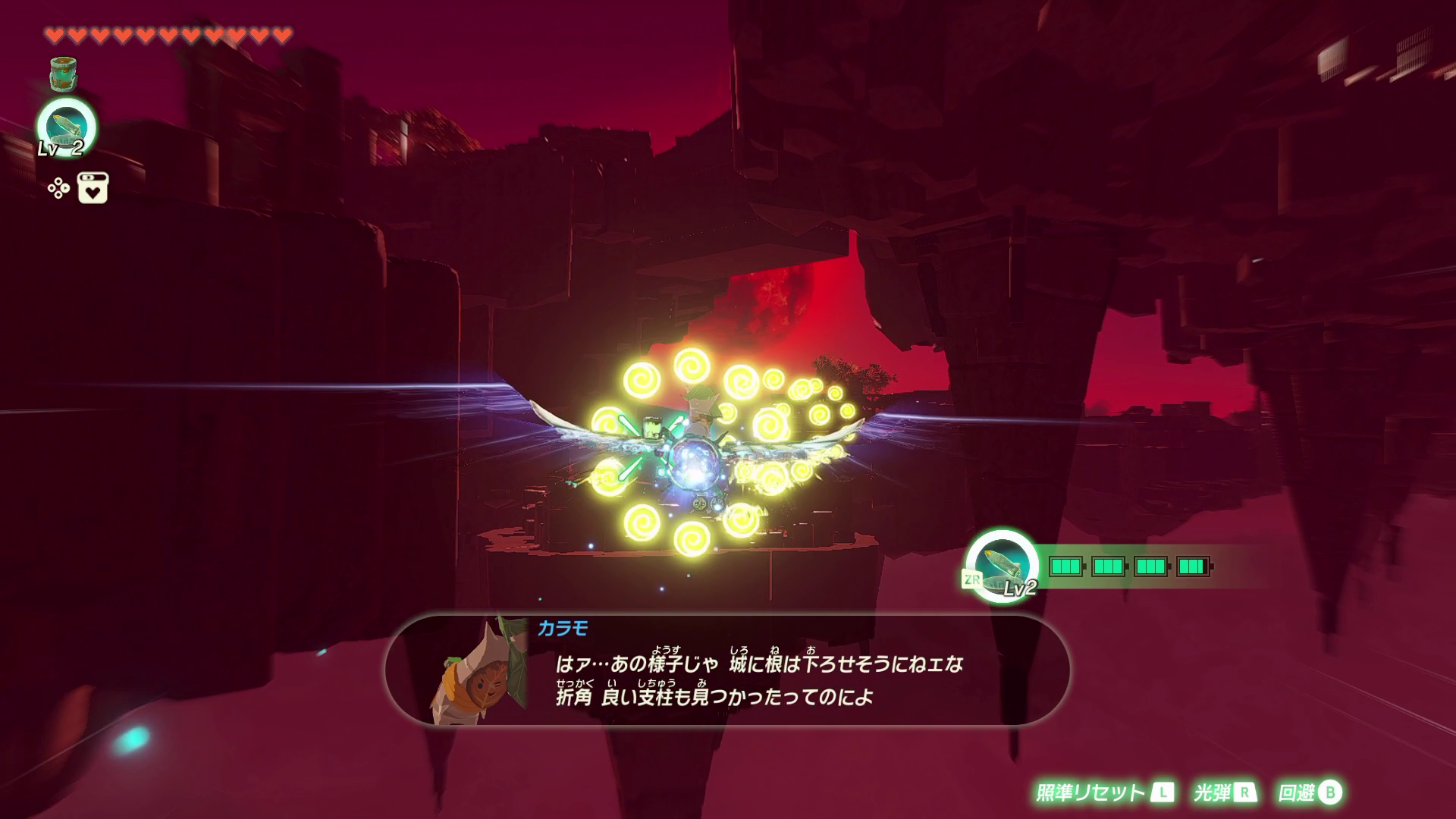Screen dimensions: 1456x819
Task: Activate the Lv2 weapon icon beside the battery gauge
Action: click(x=1003, y=566)
